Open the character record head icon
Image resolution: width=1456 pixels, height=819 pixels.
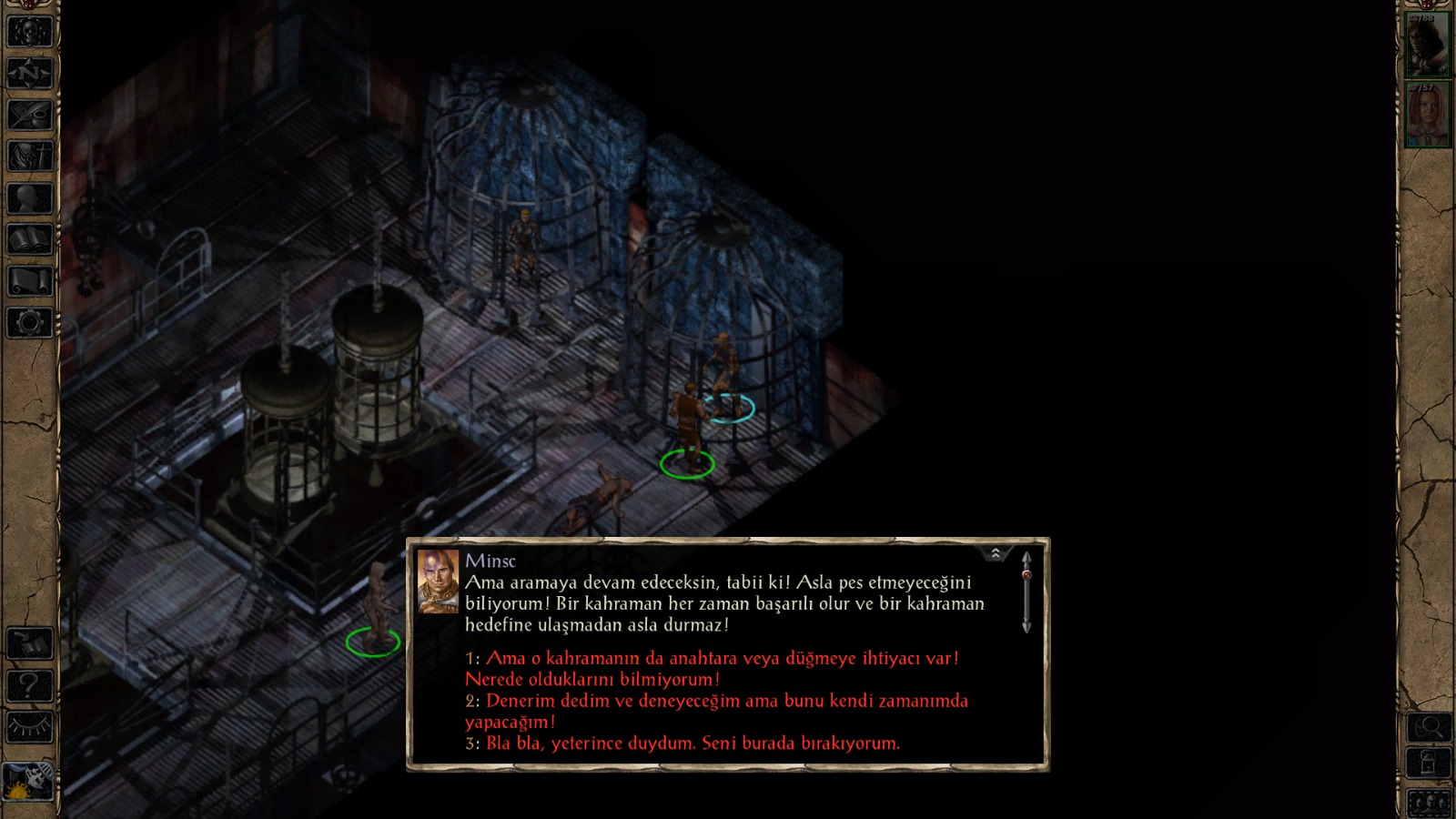(x=29, y=197)
